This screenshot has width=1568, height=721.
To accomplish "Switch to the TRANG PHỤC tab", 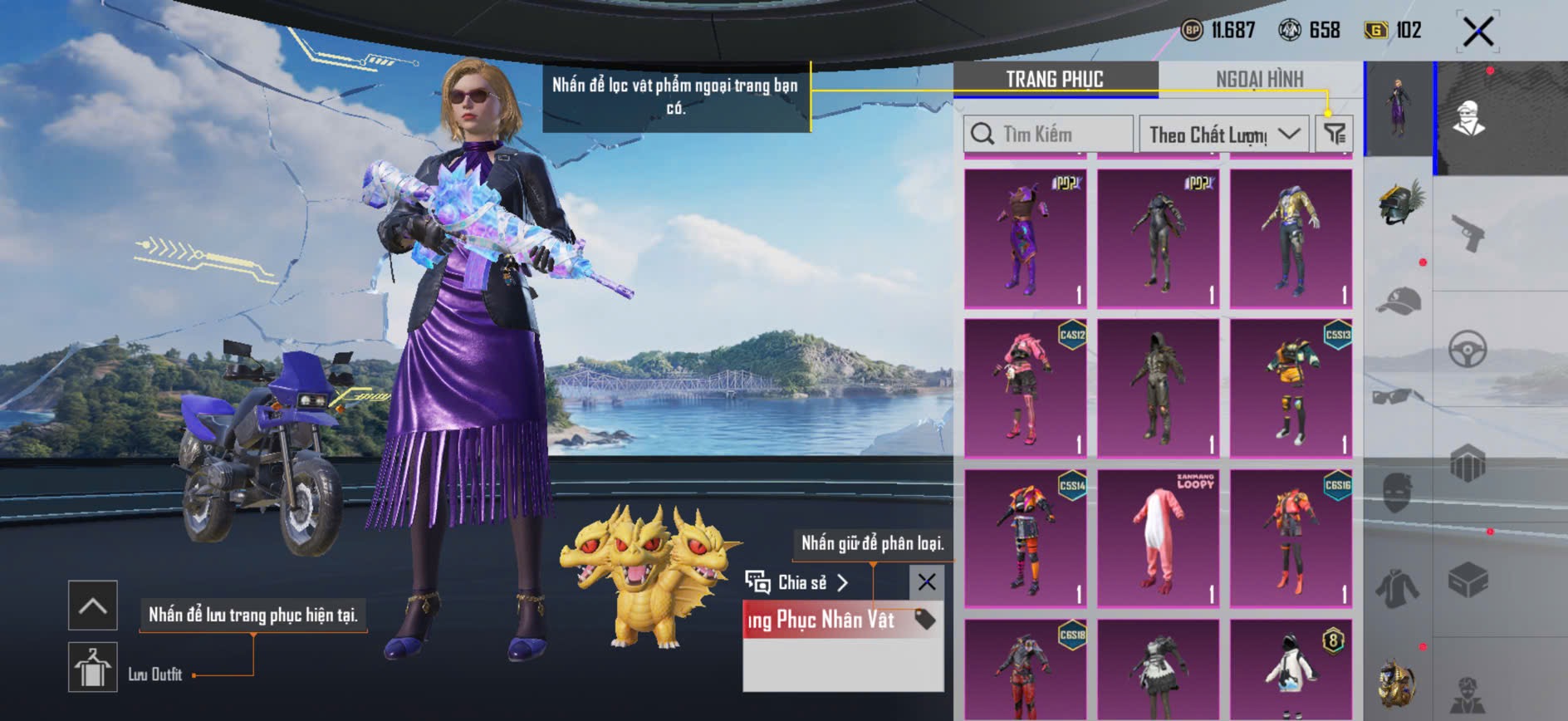I will point(1054,79).
